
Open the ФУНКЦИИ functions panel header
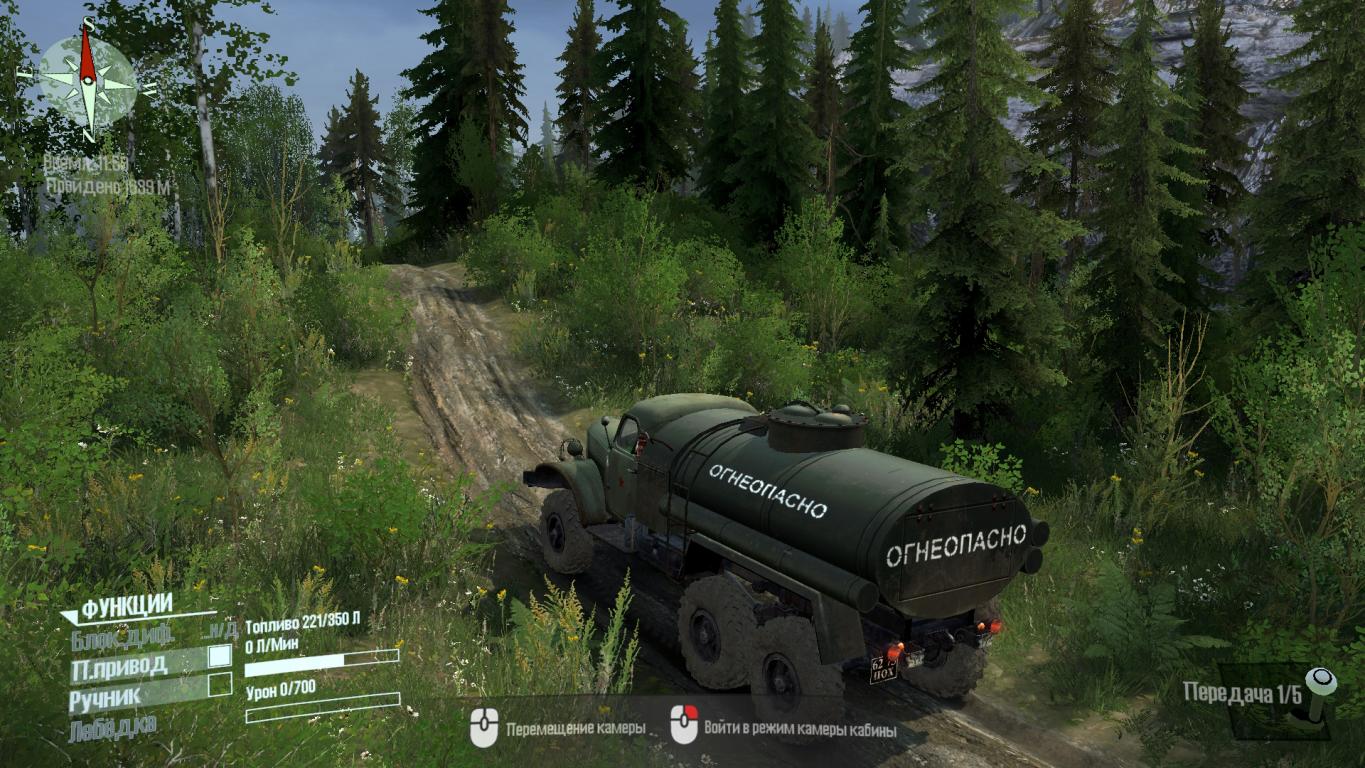pos(127,605)
